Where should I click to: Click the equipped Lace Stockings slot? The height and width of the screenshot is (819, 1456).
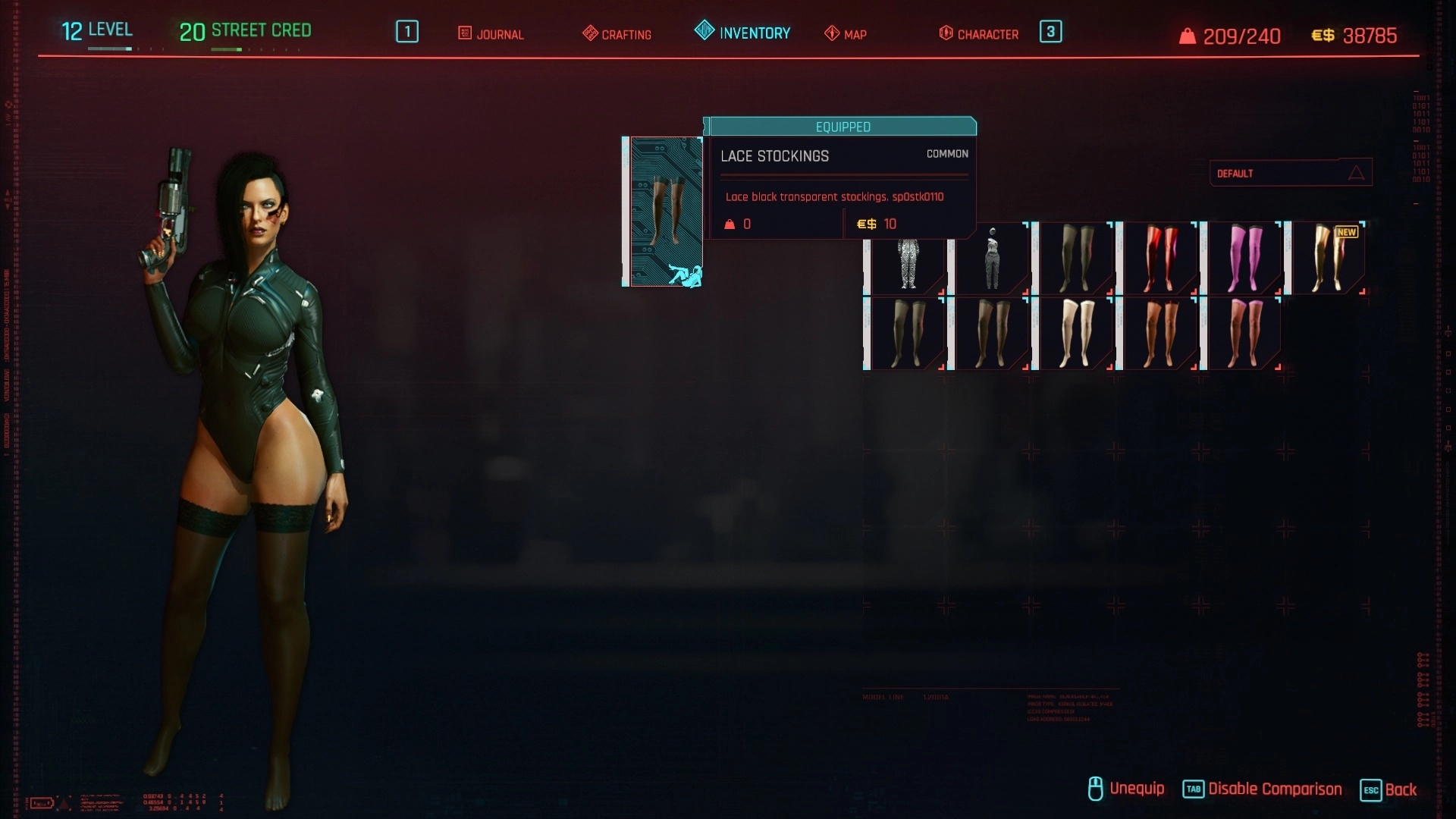pyautogui.click(x=664, y=212)
